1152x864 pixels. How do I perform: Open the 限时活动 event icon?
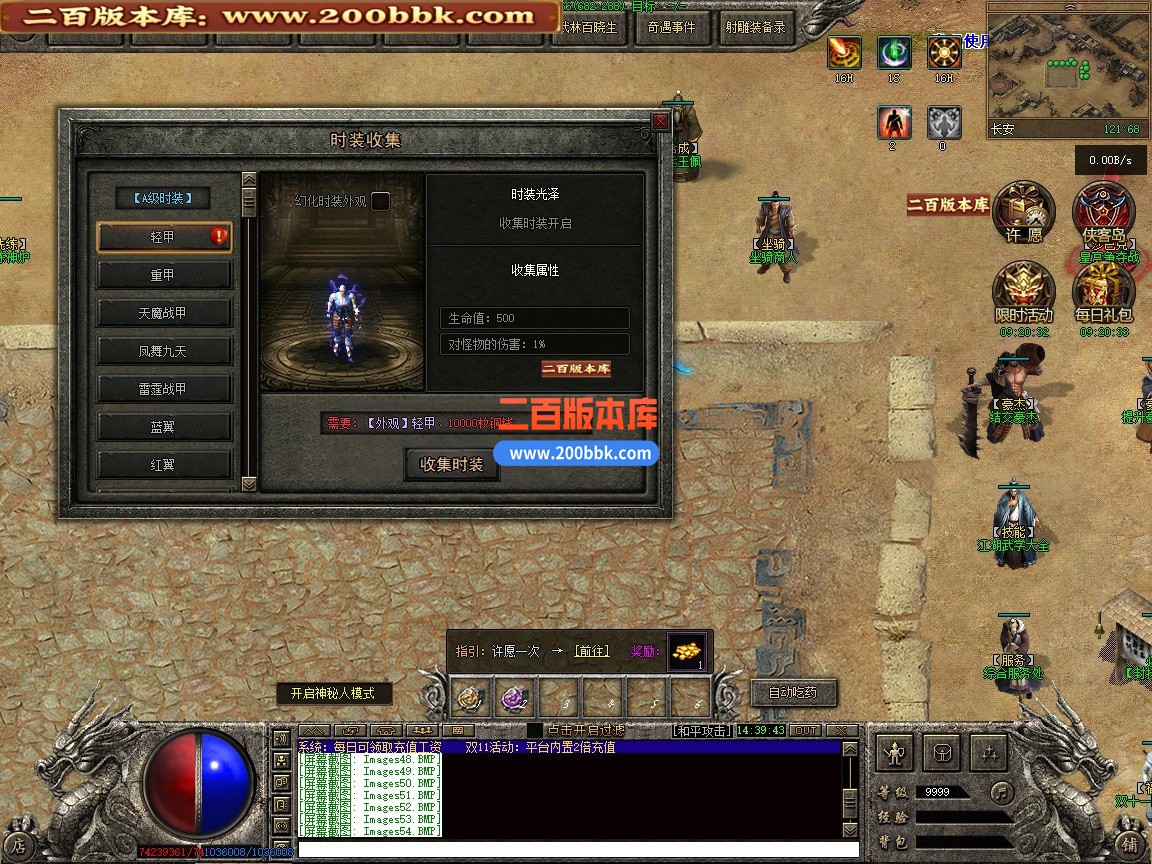pyautogui.click(x=1022, y=291)
